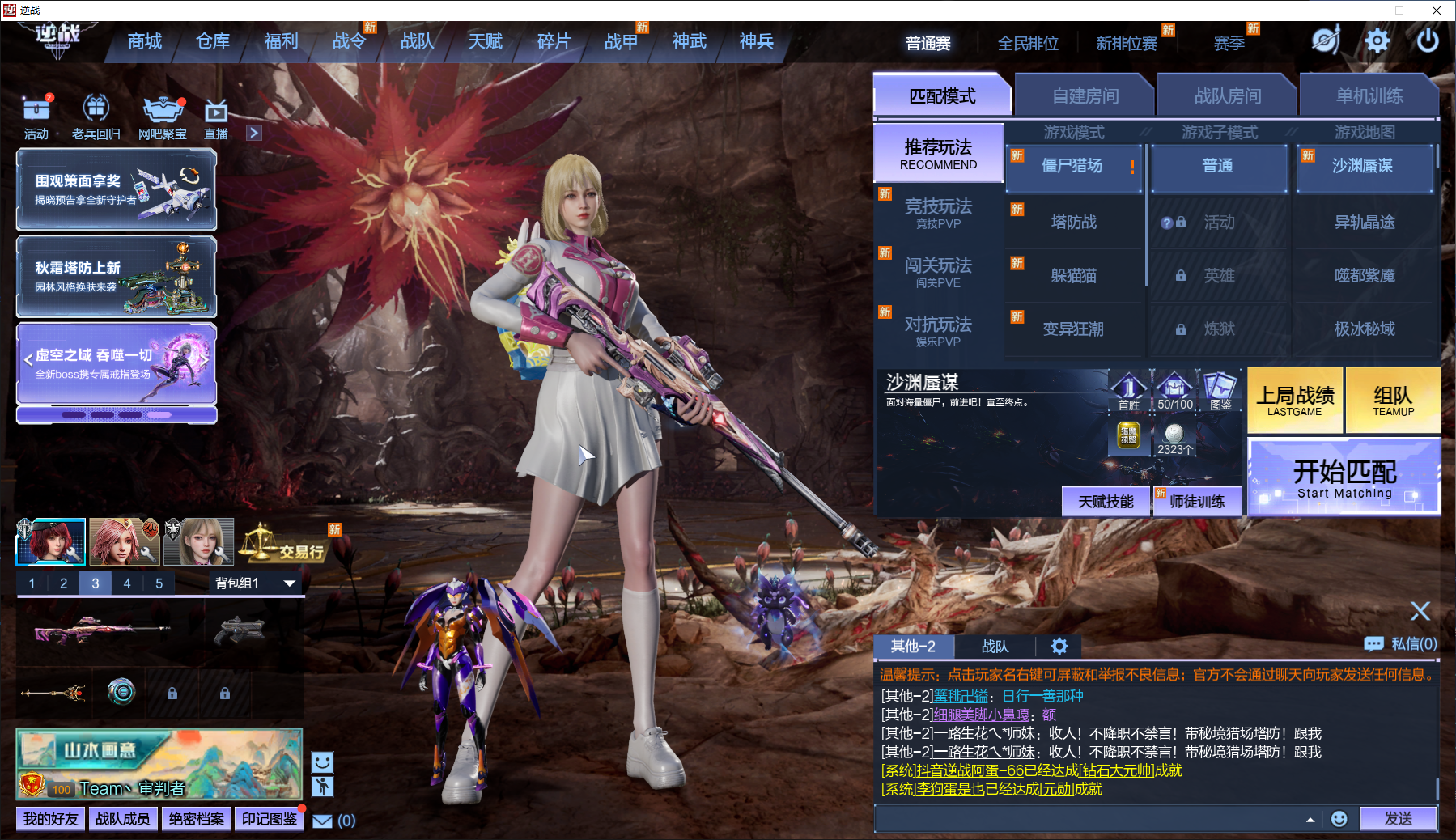1456x840 pixels.
Task: Minimize the game window
Action: point(1363,11)
